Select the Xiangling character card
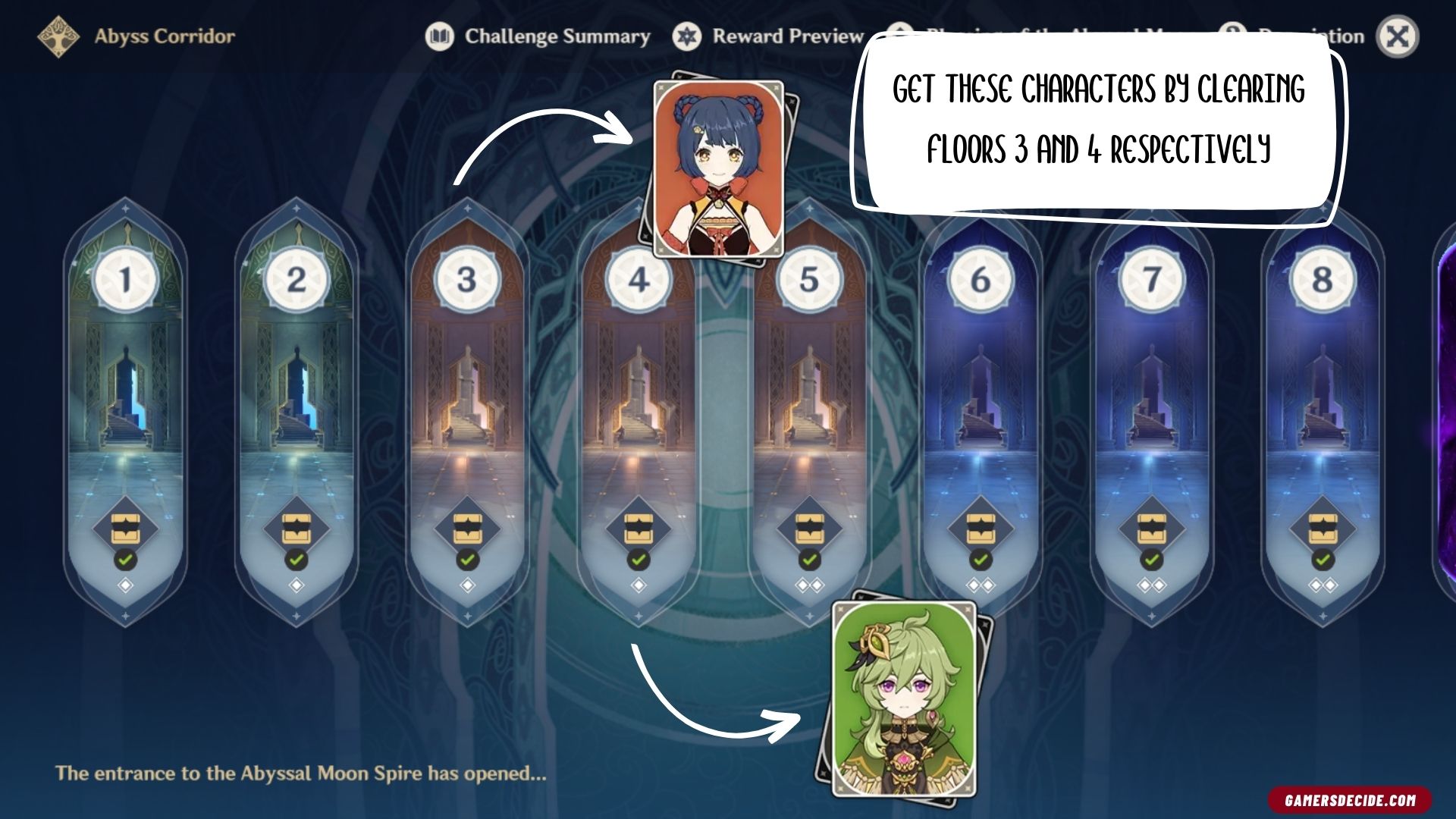 click(x=719, y=167)
